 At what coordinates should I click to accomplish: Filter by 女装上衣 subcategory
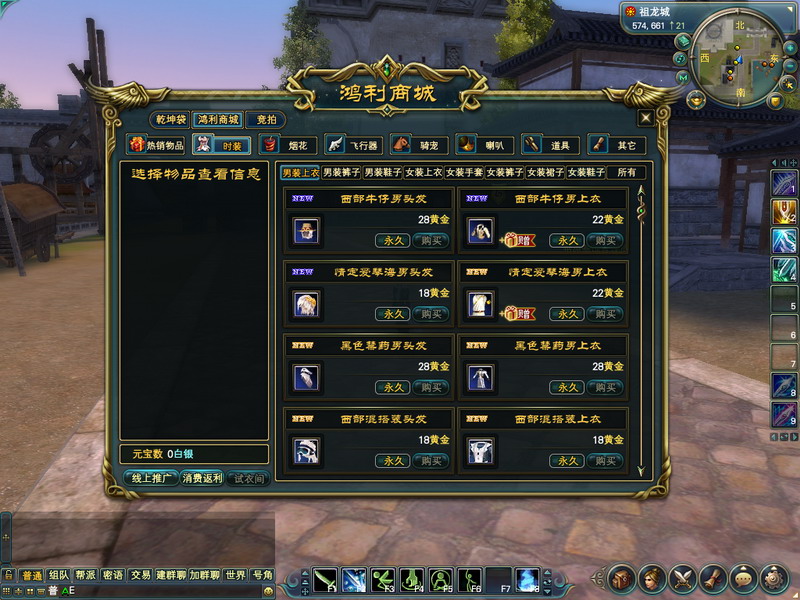click(x=423, y=173)
